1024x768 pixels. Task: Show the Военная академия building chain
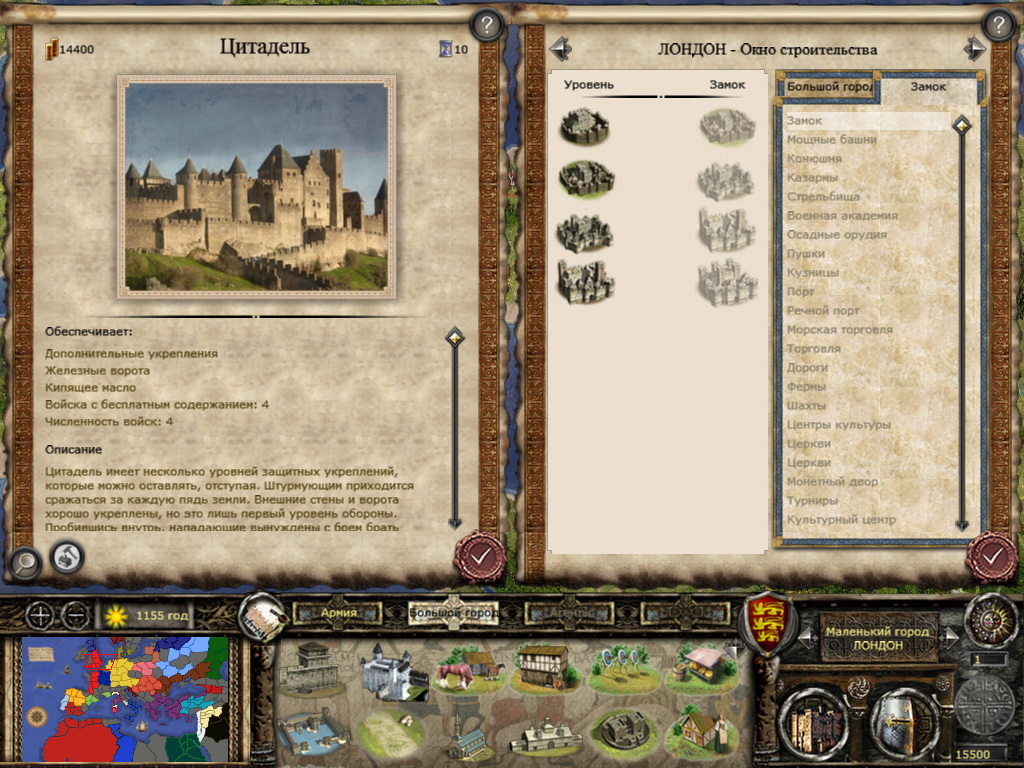coord(842,216)
